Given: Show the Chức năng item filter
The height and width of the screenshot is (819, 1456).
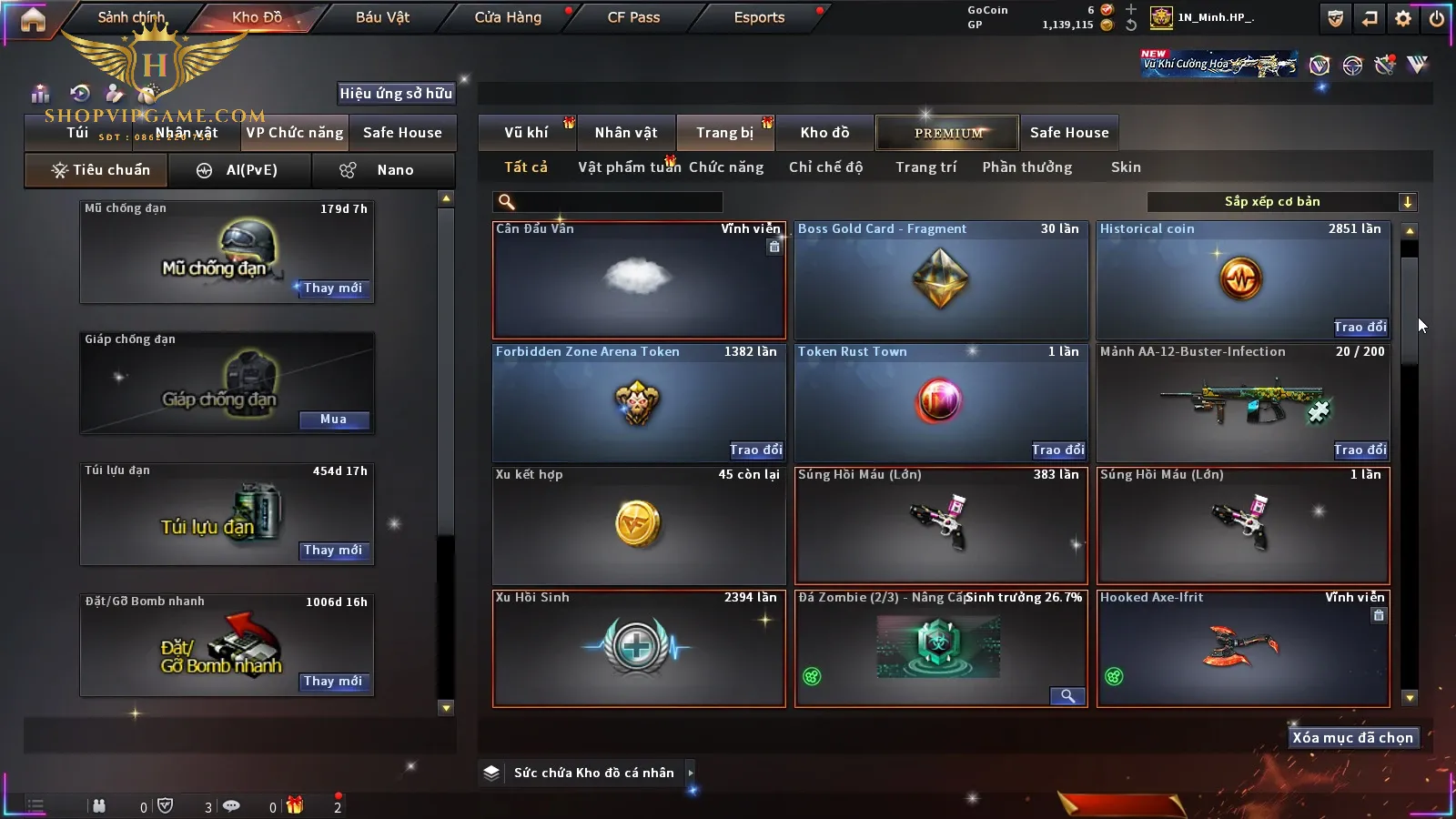Looking at the screenshot, I should click(x=726, y=167).
